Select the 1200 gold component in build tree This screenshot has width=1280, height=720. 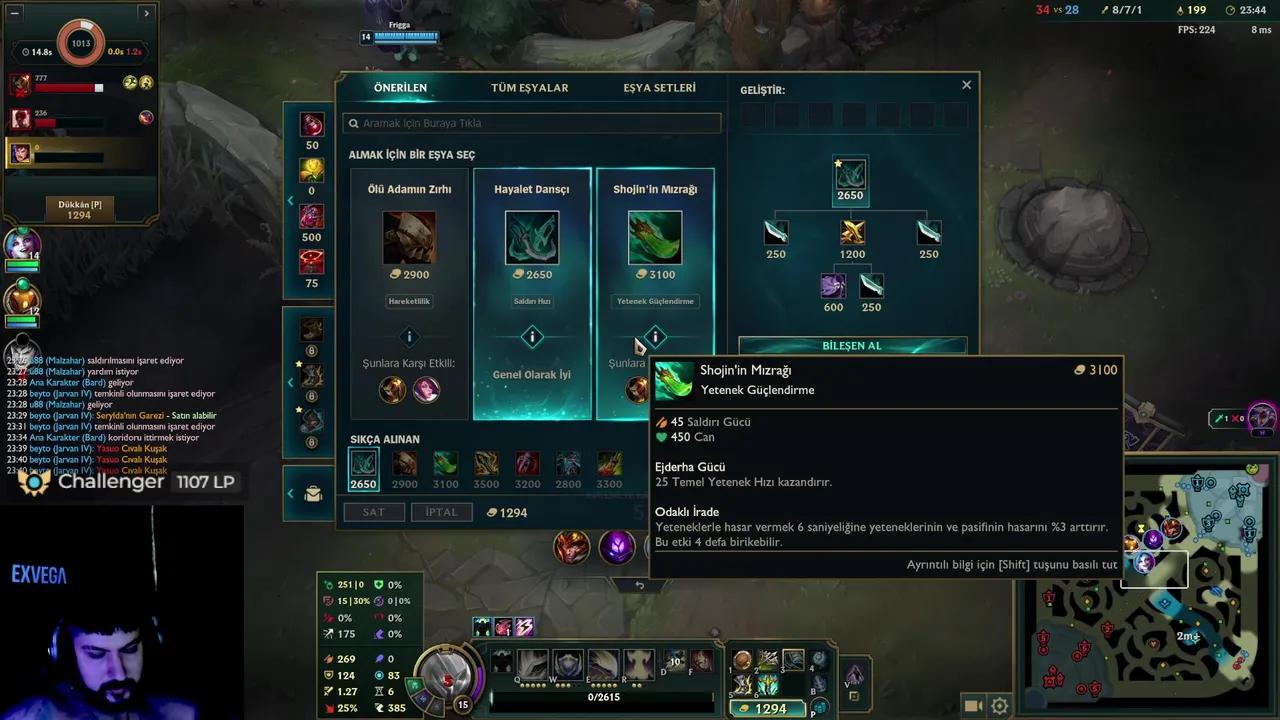[852, 233]
